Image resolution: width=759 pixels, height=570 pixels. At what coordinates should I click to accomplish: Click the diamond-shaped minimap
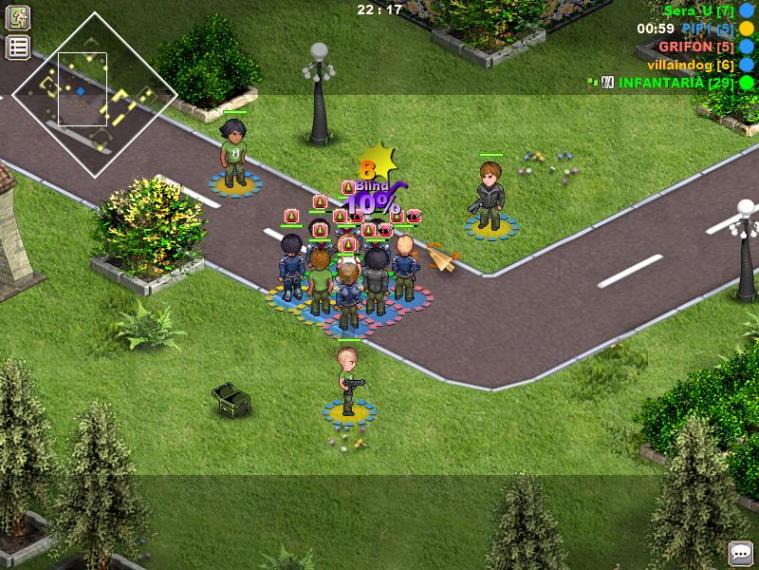point(94,95)
